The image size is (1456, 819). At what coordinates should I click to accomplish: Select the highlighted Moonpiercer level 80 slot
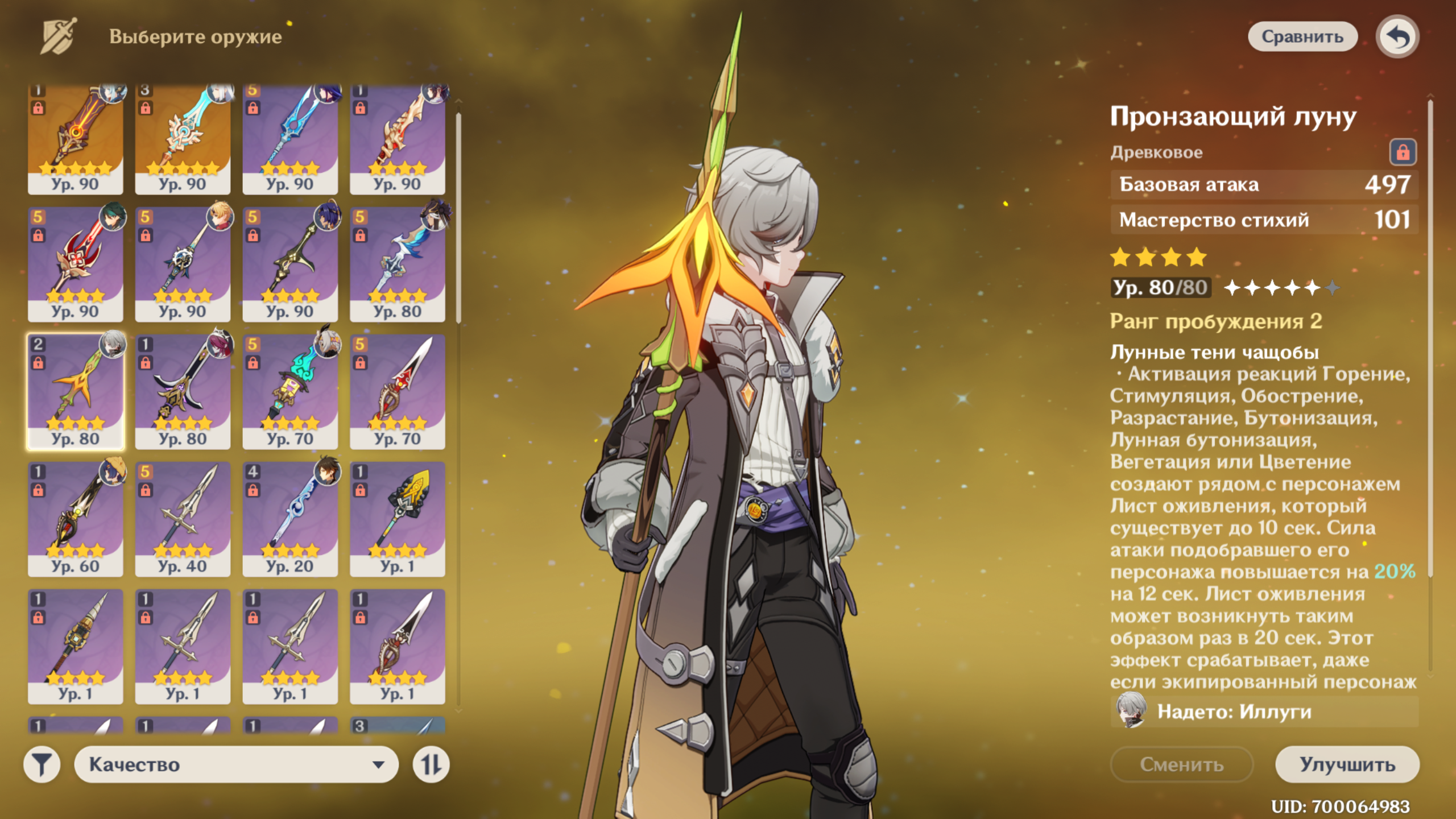tap(75, 391)
